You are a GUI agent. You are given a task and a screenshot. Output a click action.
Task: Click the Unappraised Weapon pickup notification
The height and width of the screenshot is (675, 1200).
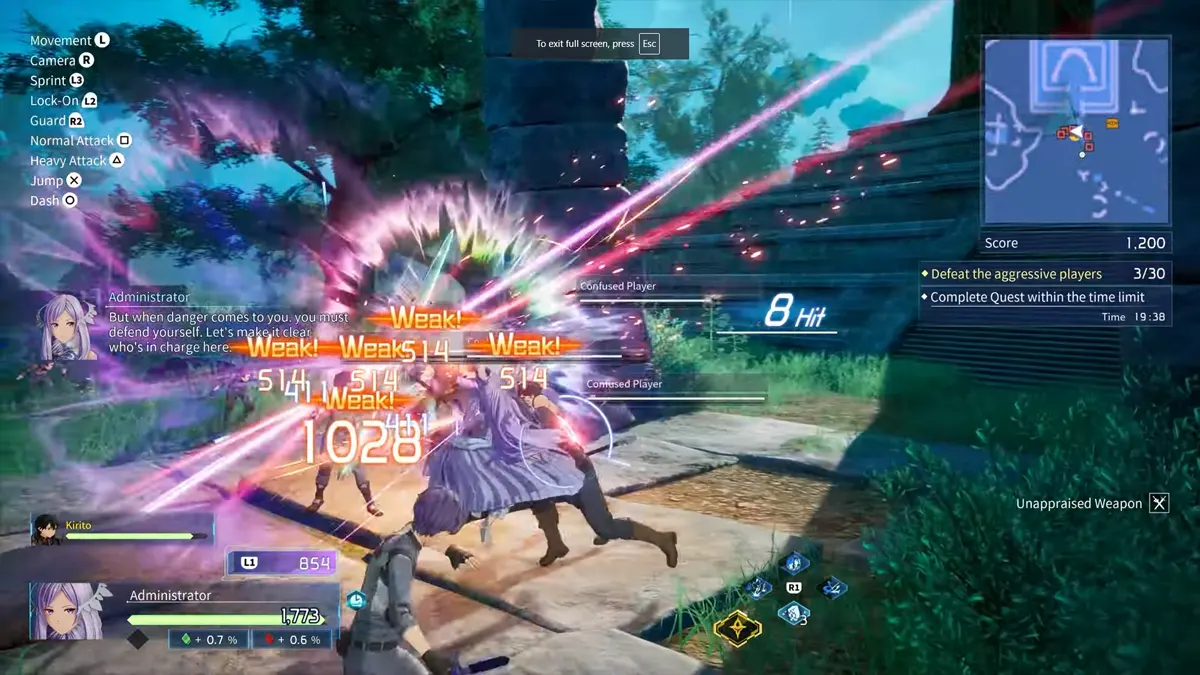click(x=1092, y=504)
